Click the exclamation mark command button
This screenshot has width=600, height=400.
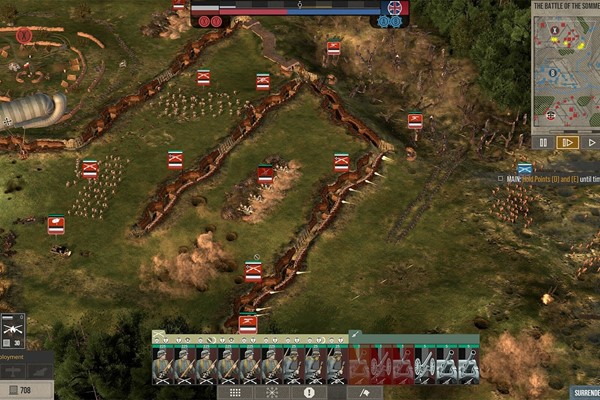307,393
